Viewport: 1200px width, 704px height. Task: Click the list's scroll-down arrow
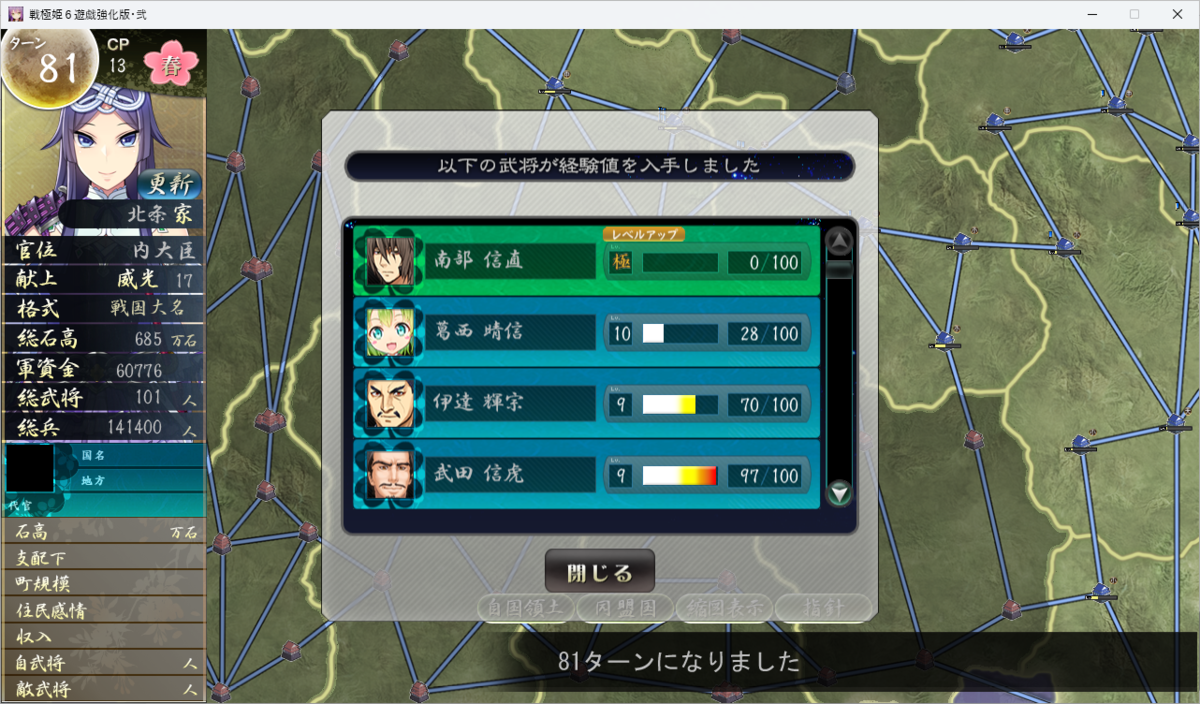coord(839,492)
